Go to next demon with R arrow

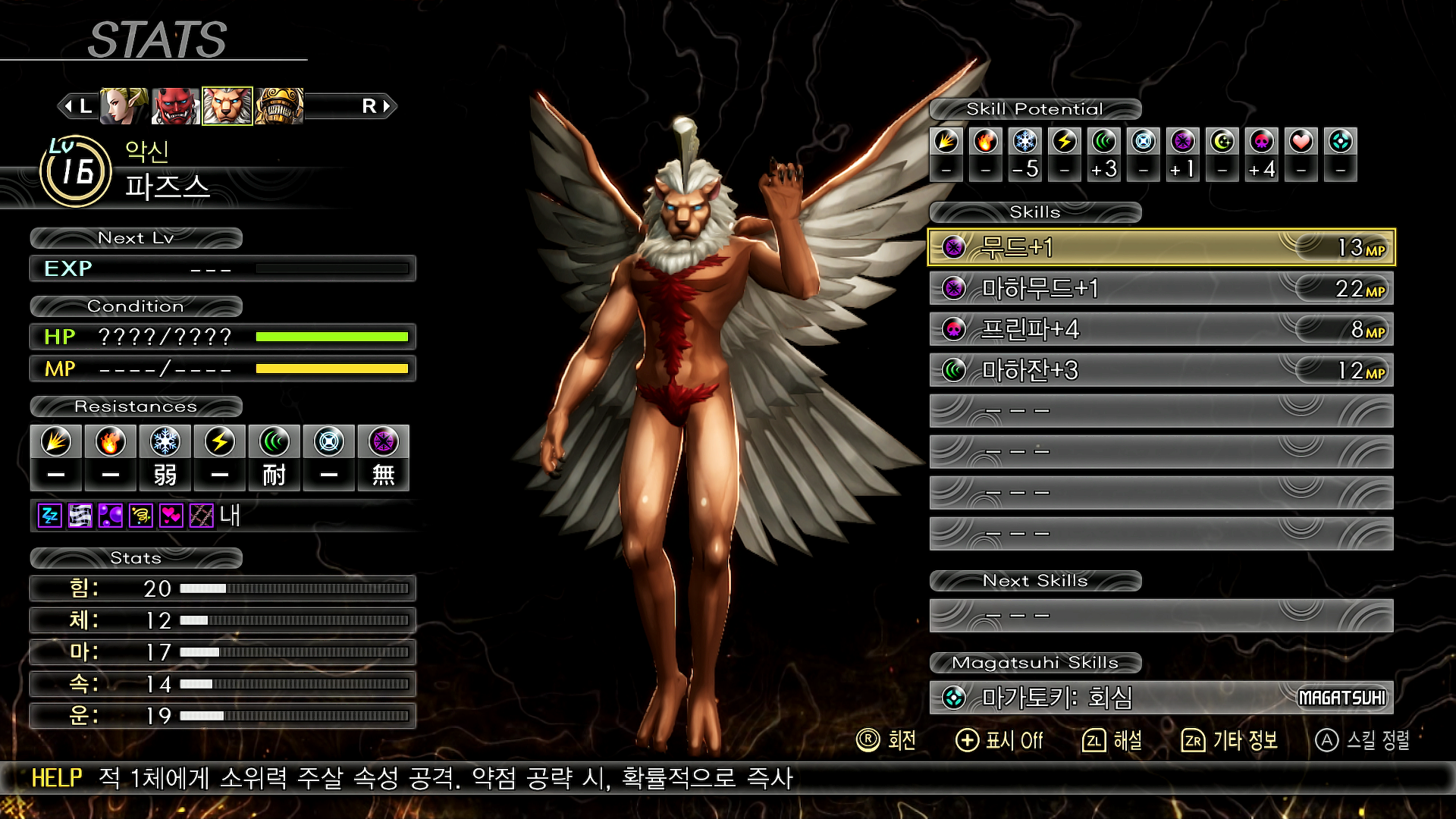coord(377,106)
